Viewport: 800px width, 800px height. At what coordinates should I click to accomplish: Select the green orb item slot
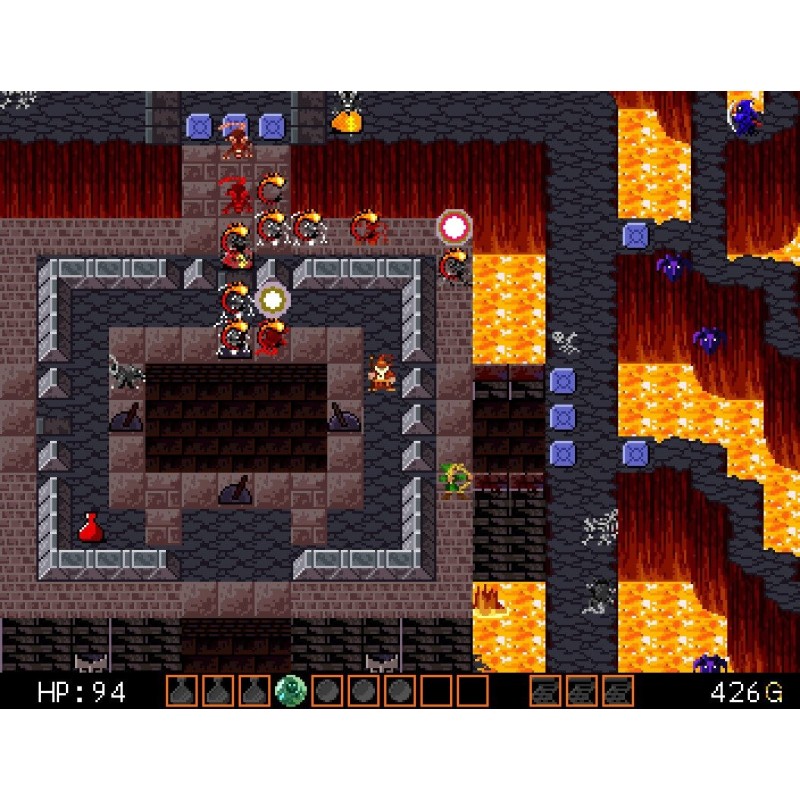pyautogui.click(x=291, y=691)
